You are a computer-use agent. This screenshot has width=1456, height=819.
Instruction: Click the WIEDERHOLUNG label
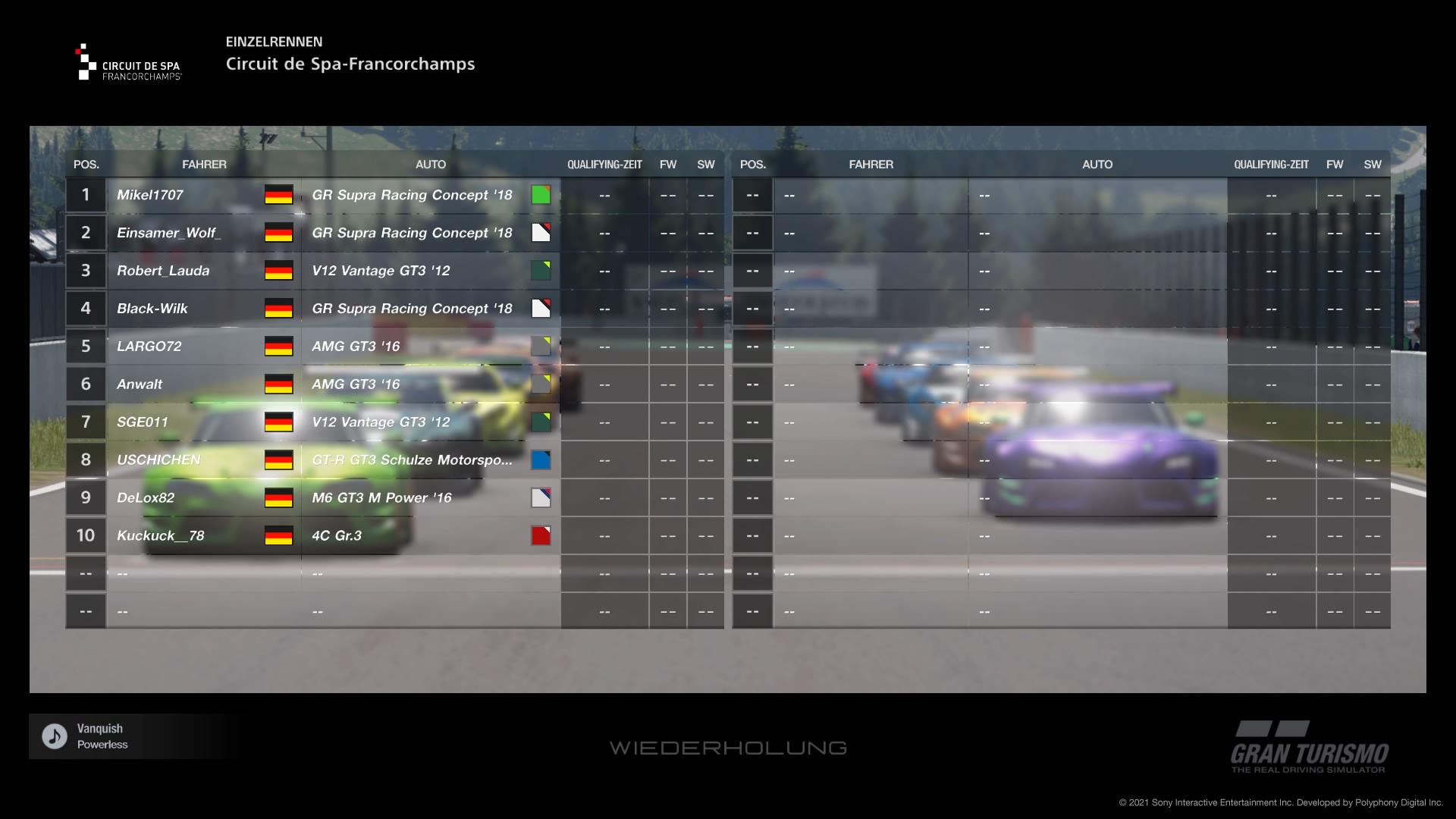[728, 747]
